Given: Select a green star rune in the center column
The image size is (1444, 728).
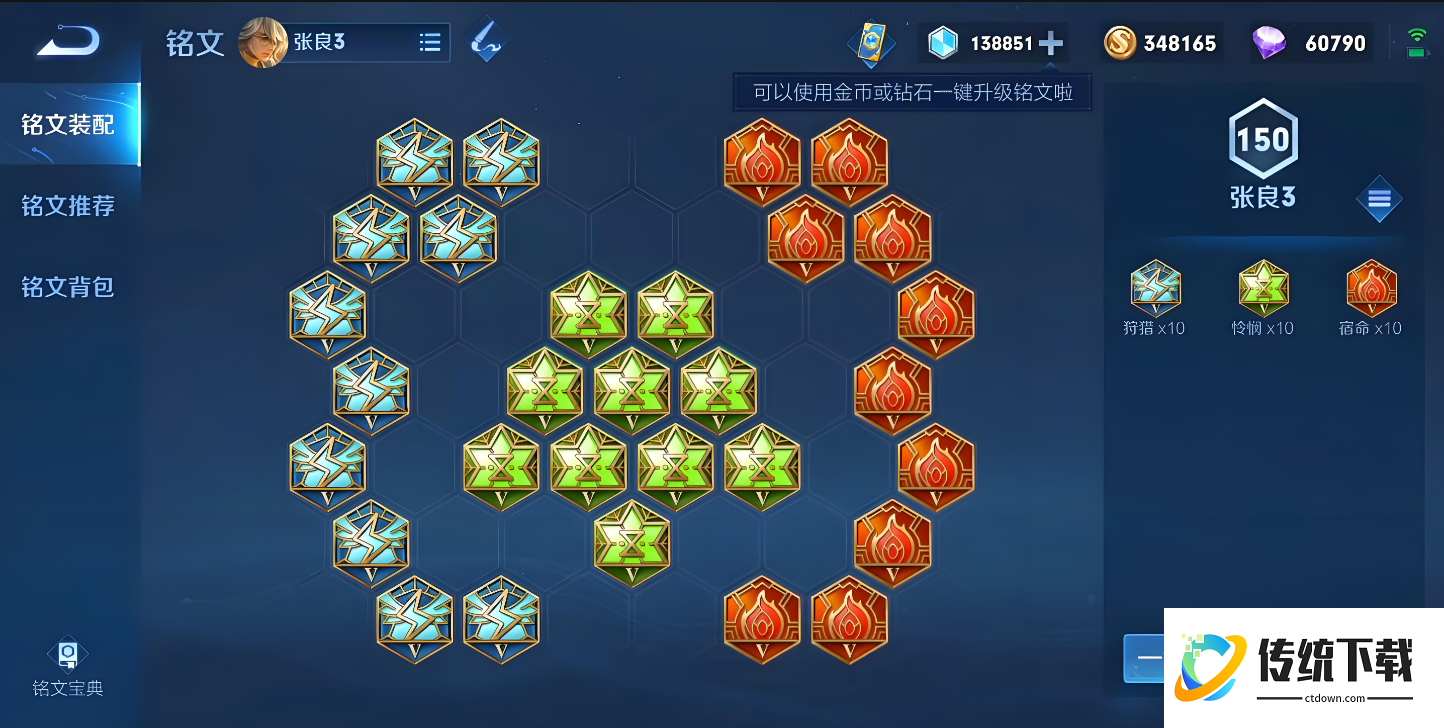Looking at the screenshot, I should coord(632,390).
